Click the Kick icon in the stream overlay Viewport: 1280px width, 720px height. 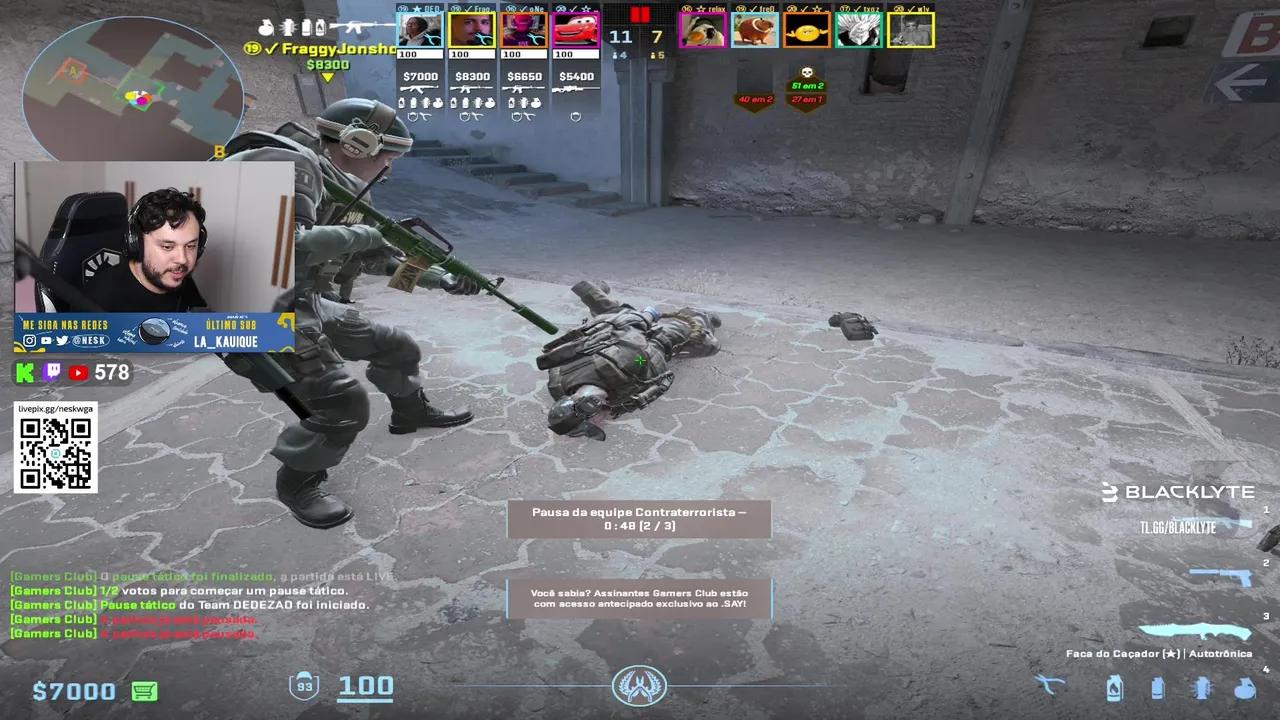coord(25,372)
